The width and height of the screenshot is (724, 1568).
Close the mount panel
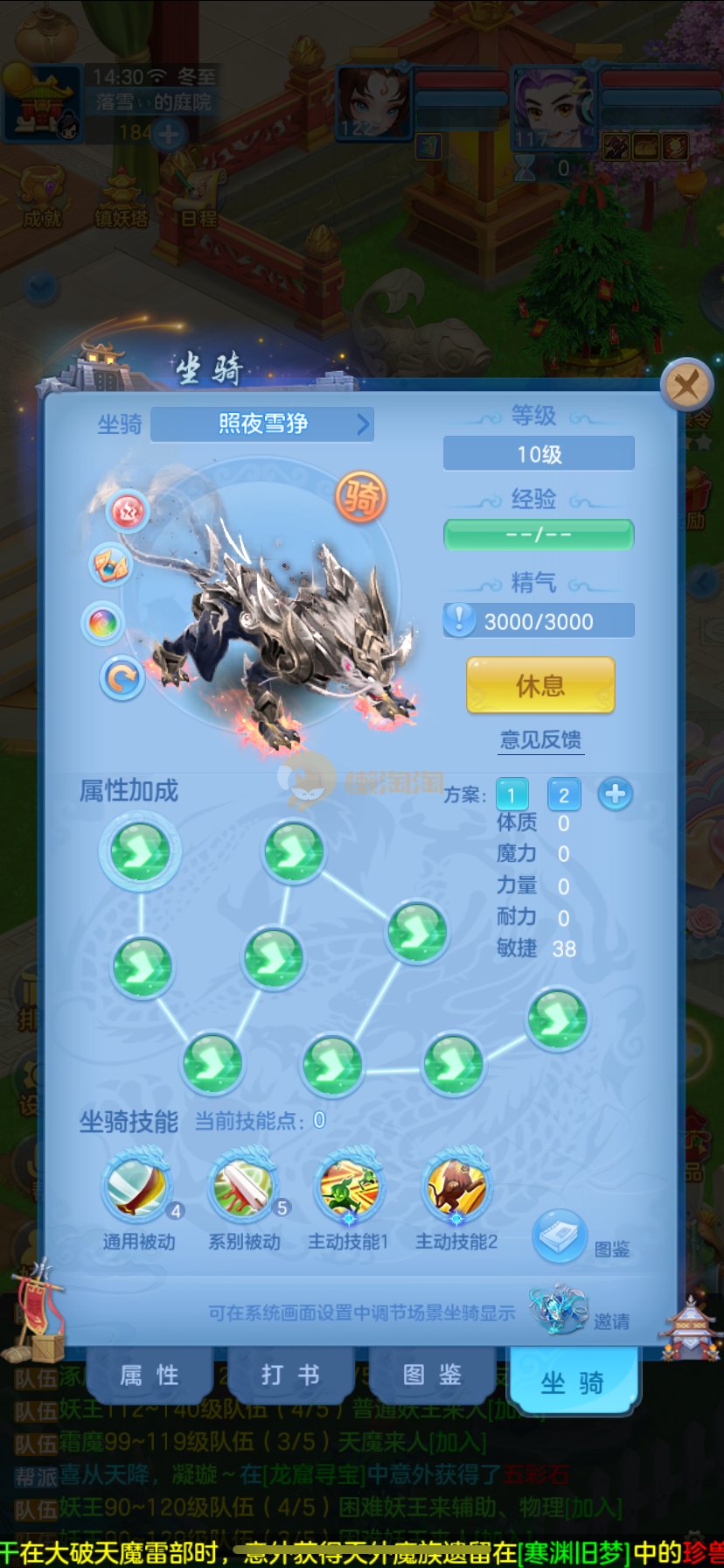click(x=686, y=384)
